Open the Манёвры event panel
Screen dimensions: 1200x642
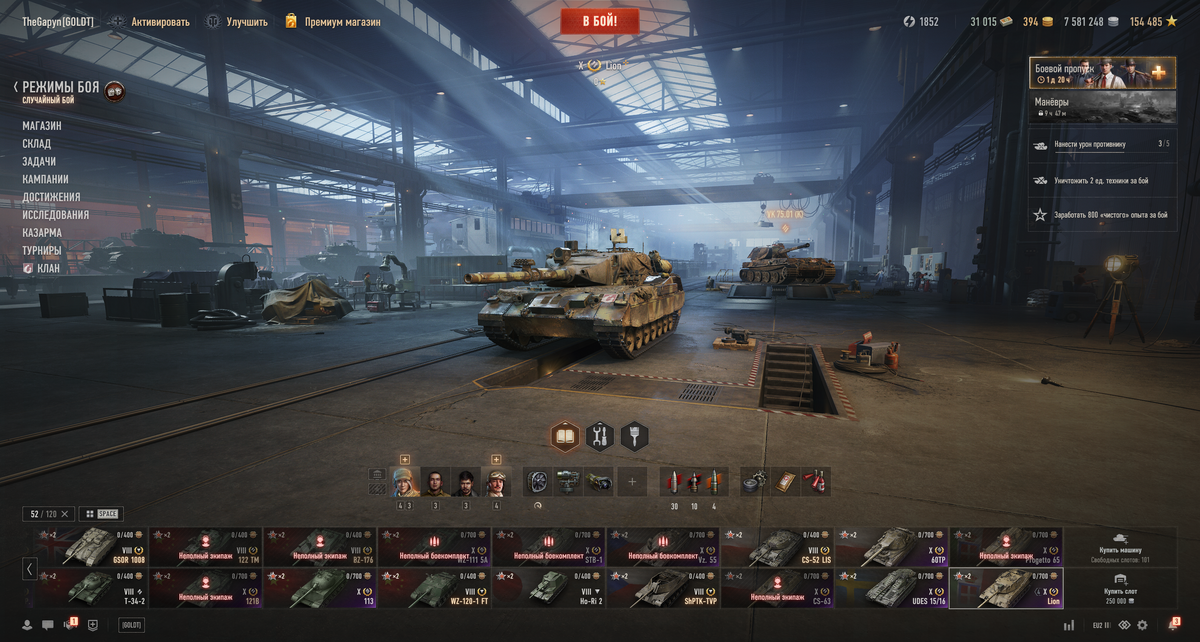1102,107
